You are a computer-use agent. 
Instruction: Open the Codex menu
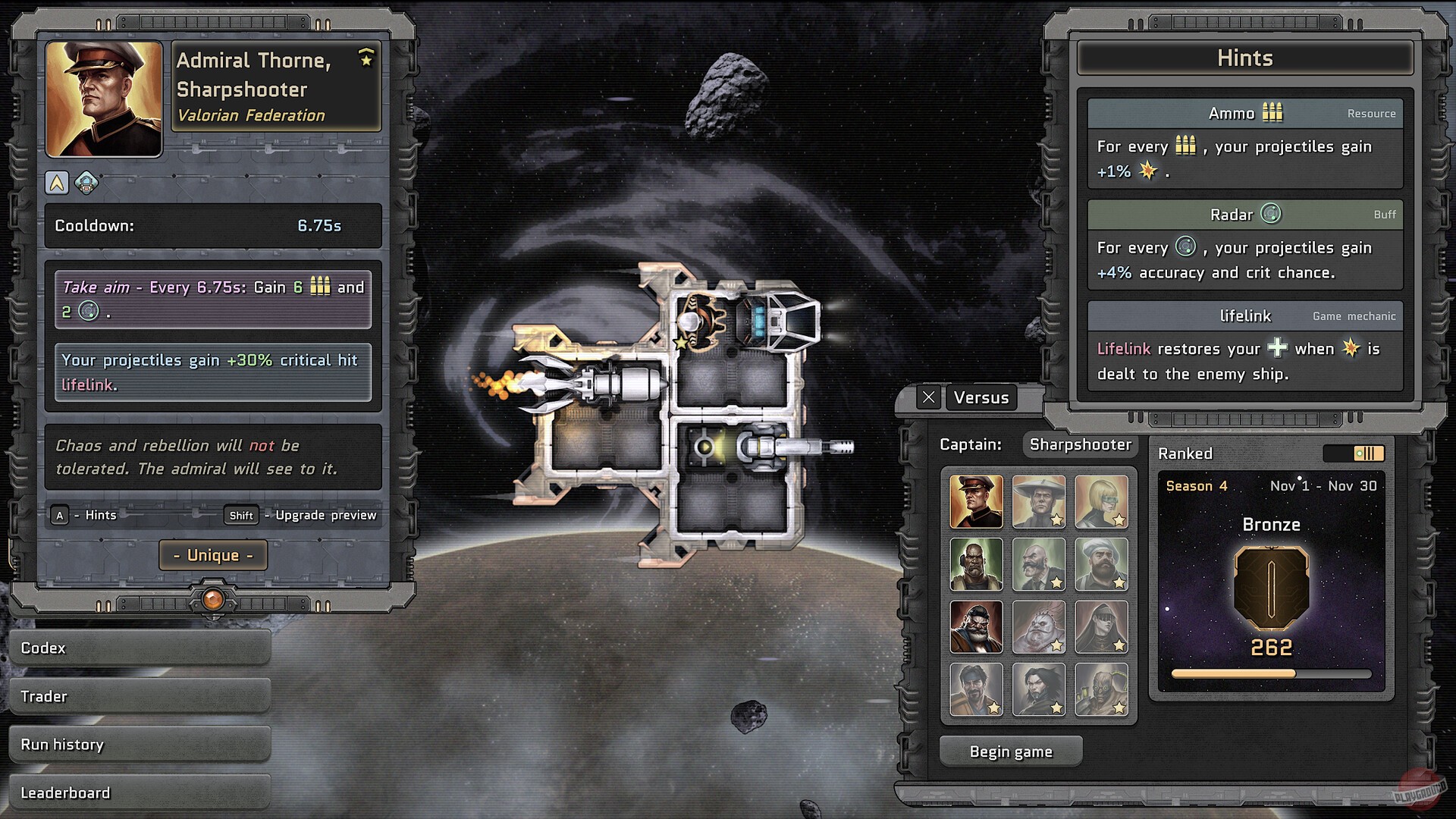(140, 648)
